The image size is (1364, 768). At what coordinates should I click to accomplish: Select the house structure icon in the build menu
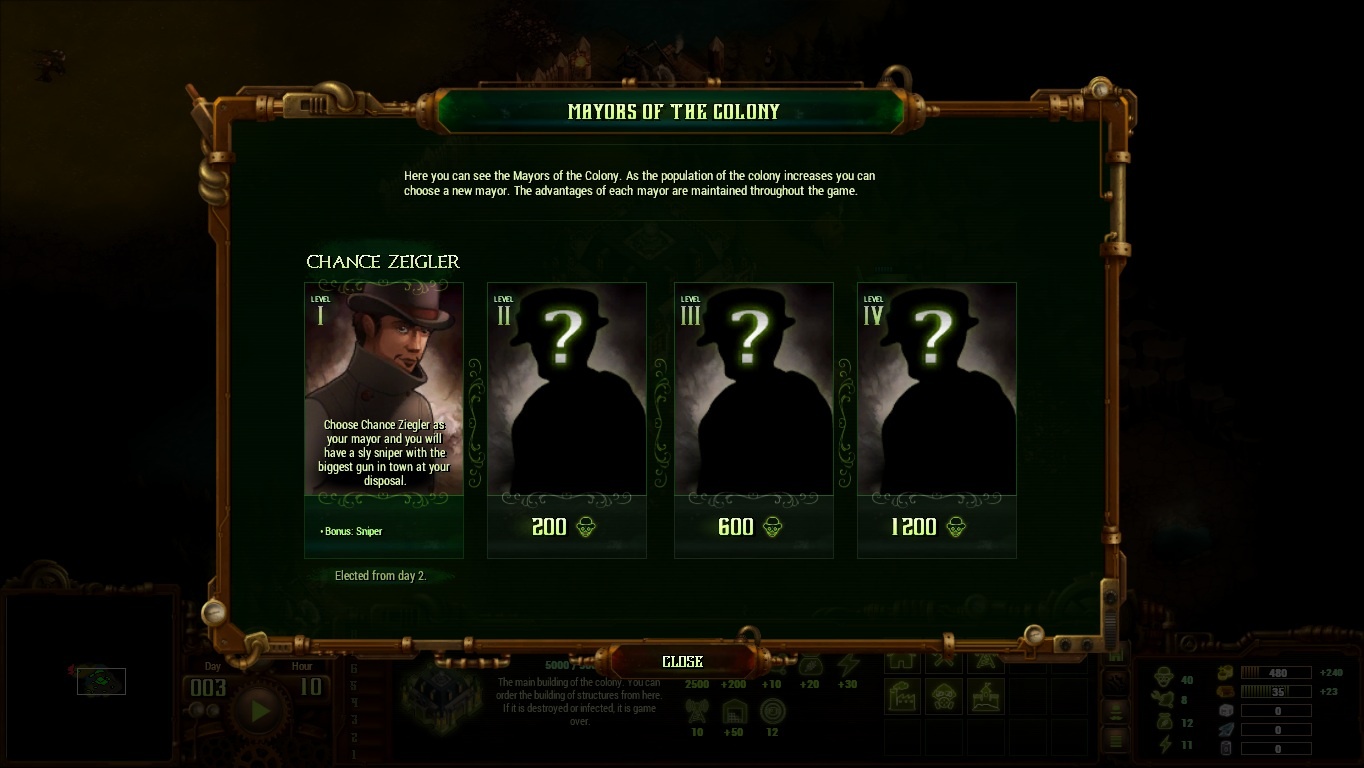[x=902, y=660]
